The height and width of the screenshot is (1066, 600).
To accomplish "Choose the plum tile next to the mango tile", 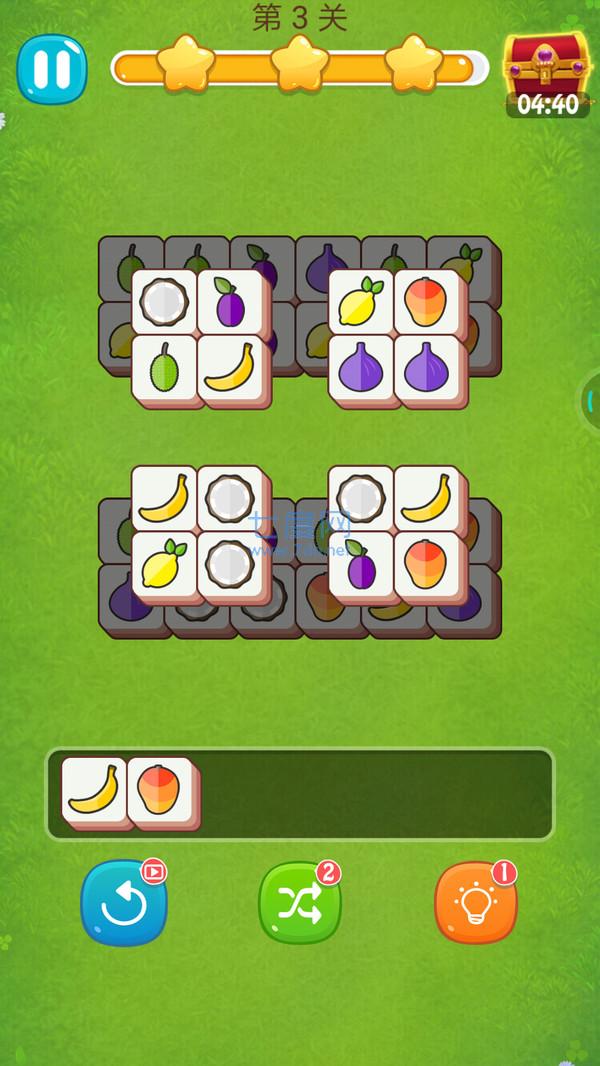I will (x=361, y=564).
